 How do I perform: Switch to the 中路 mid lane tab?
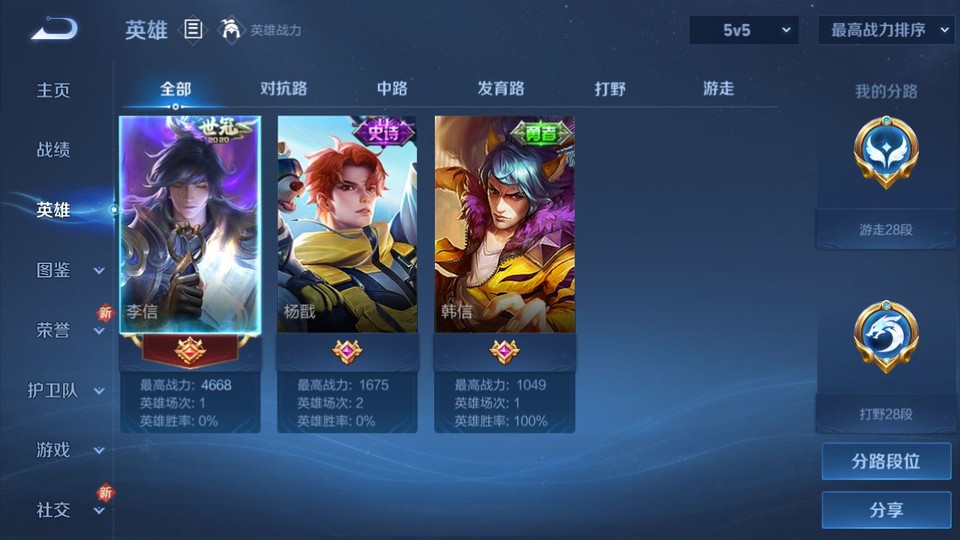pos(392,88)
